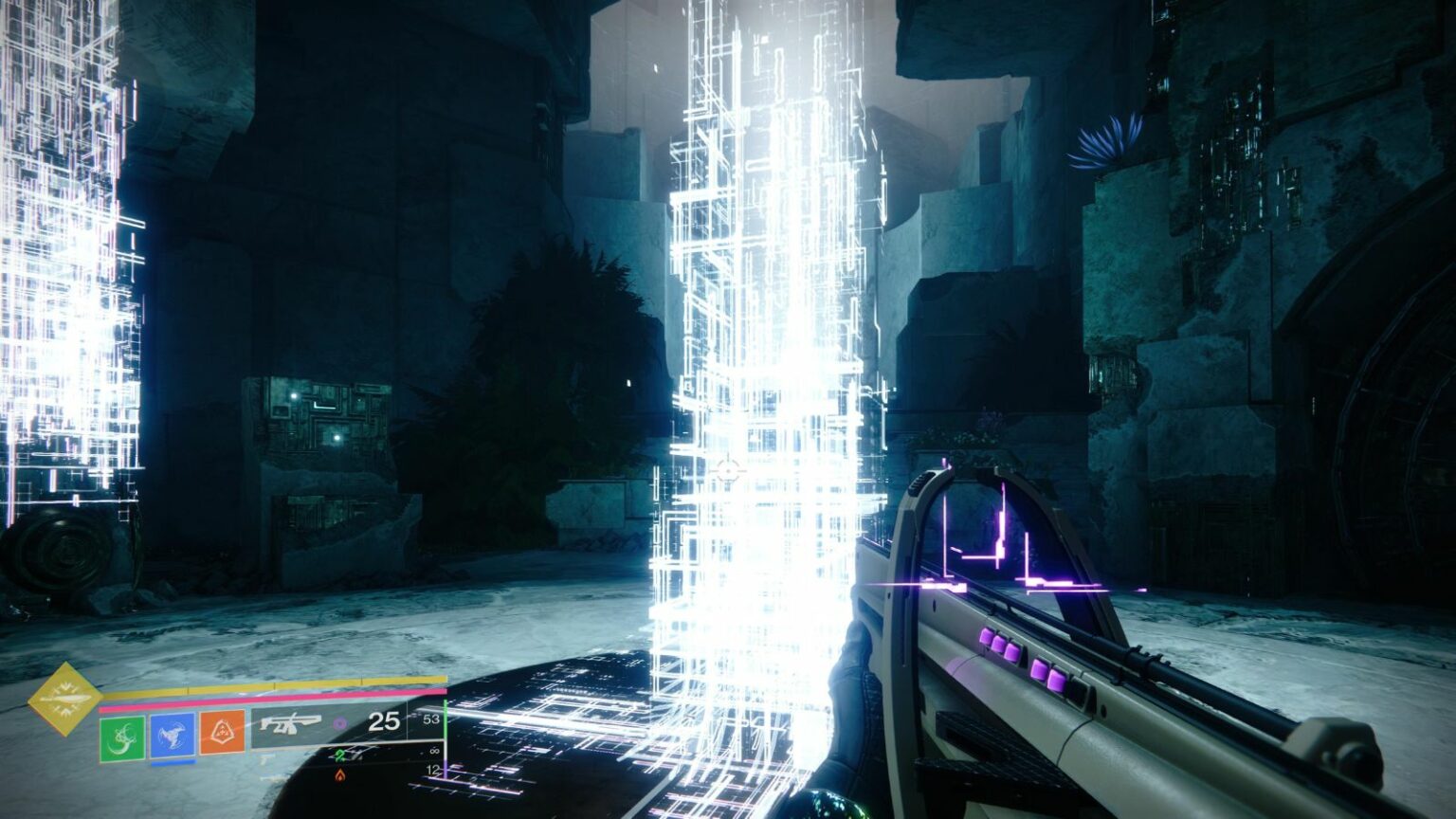This screenshot has height=819, width=1456.
Task: Click the infinity ammo reserve symbol
Action: pyautogui.click(x=433, y=752)
